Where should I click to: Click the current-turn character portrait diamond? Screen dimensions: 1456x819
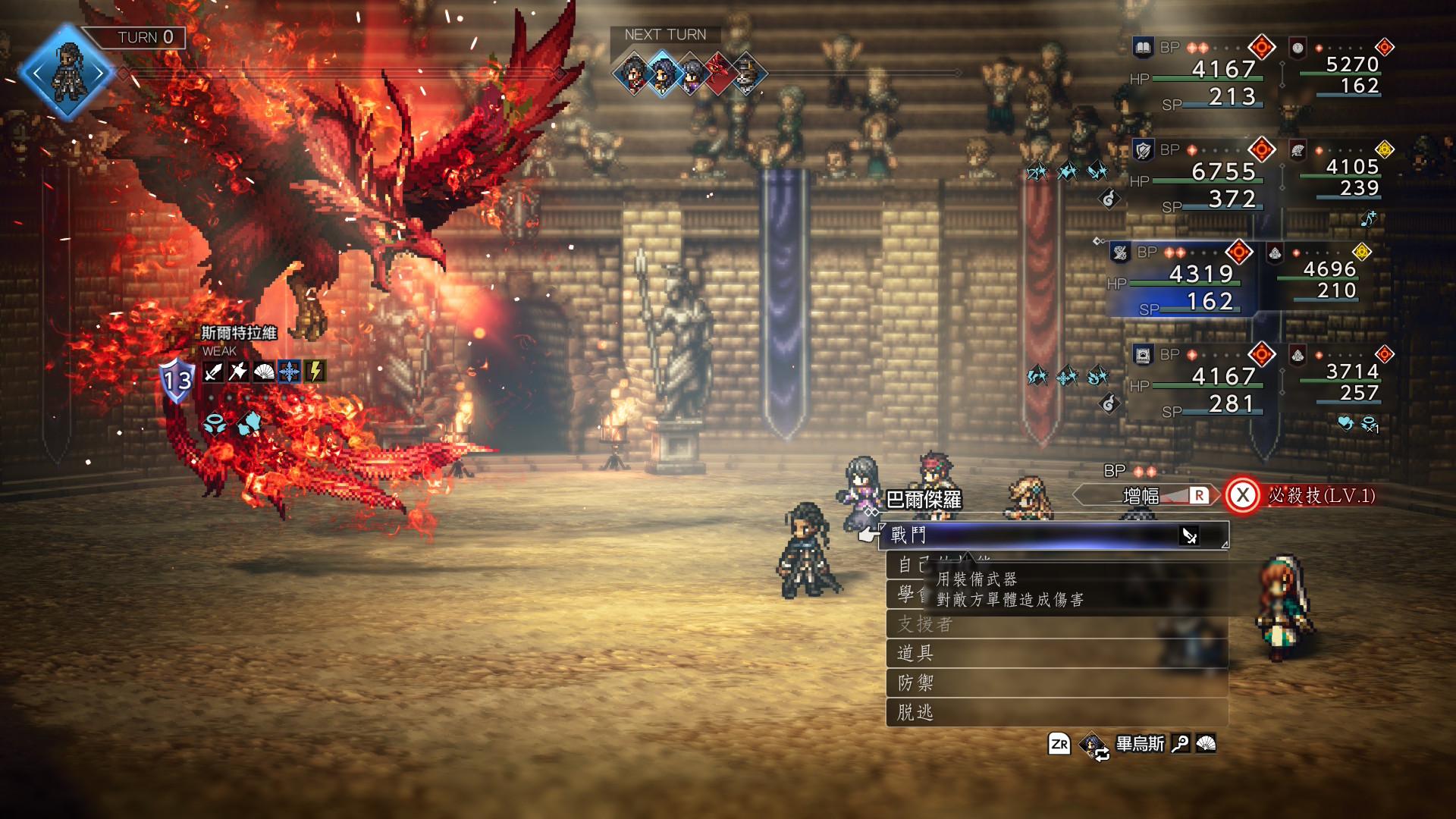point(67,74)
